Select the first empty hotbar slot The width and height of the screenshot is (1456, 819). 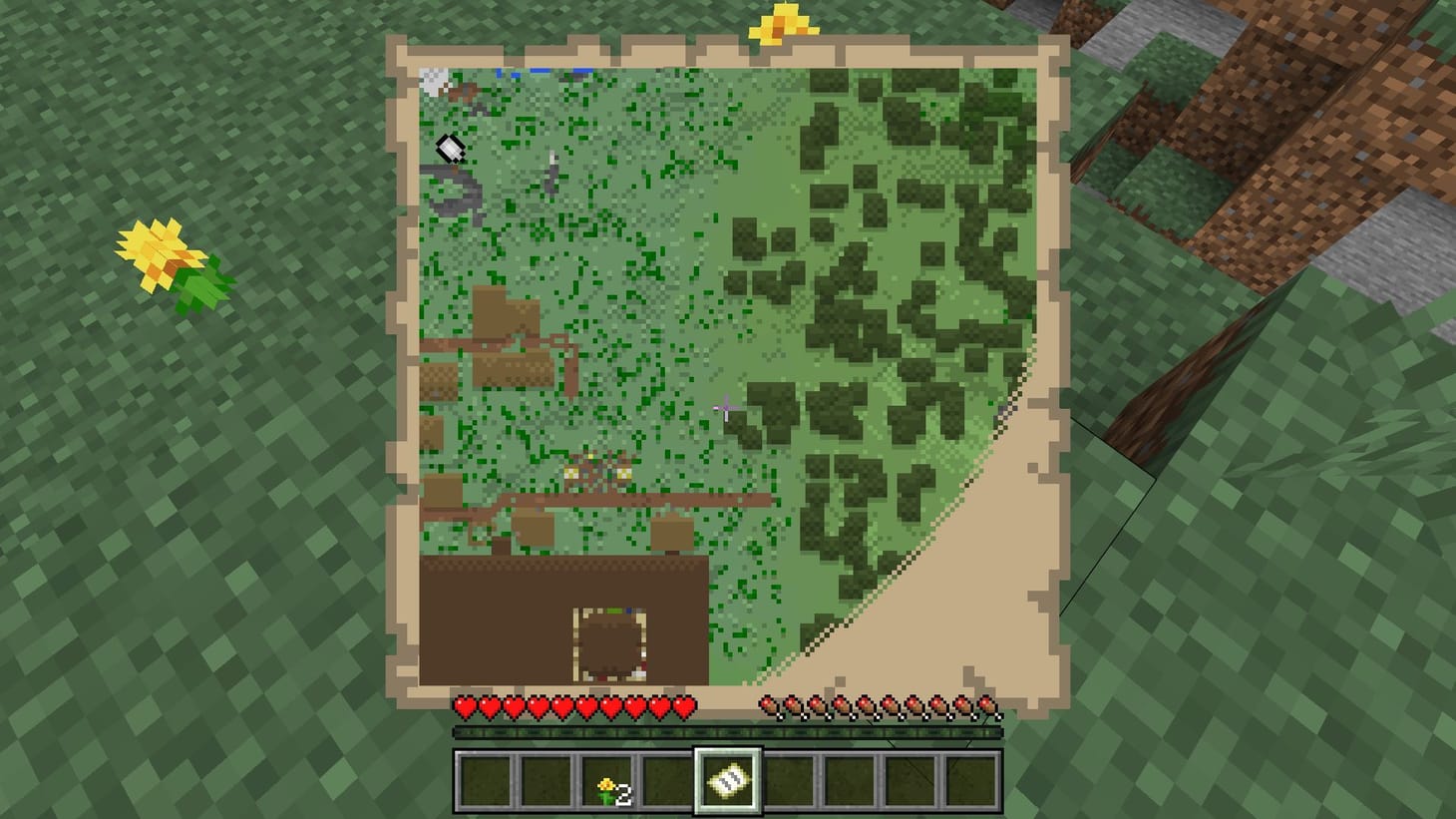point(486,782)
